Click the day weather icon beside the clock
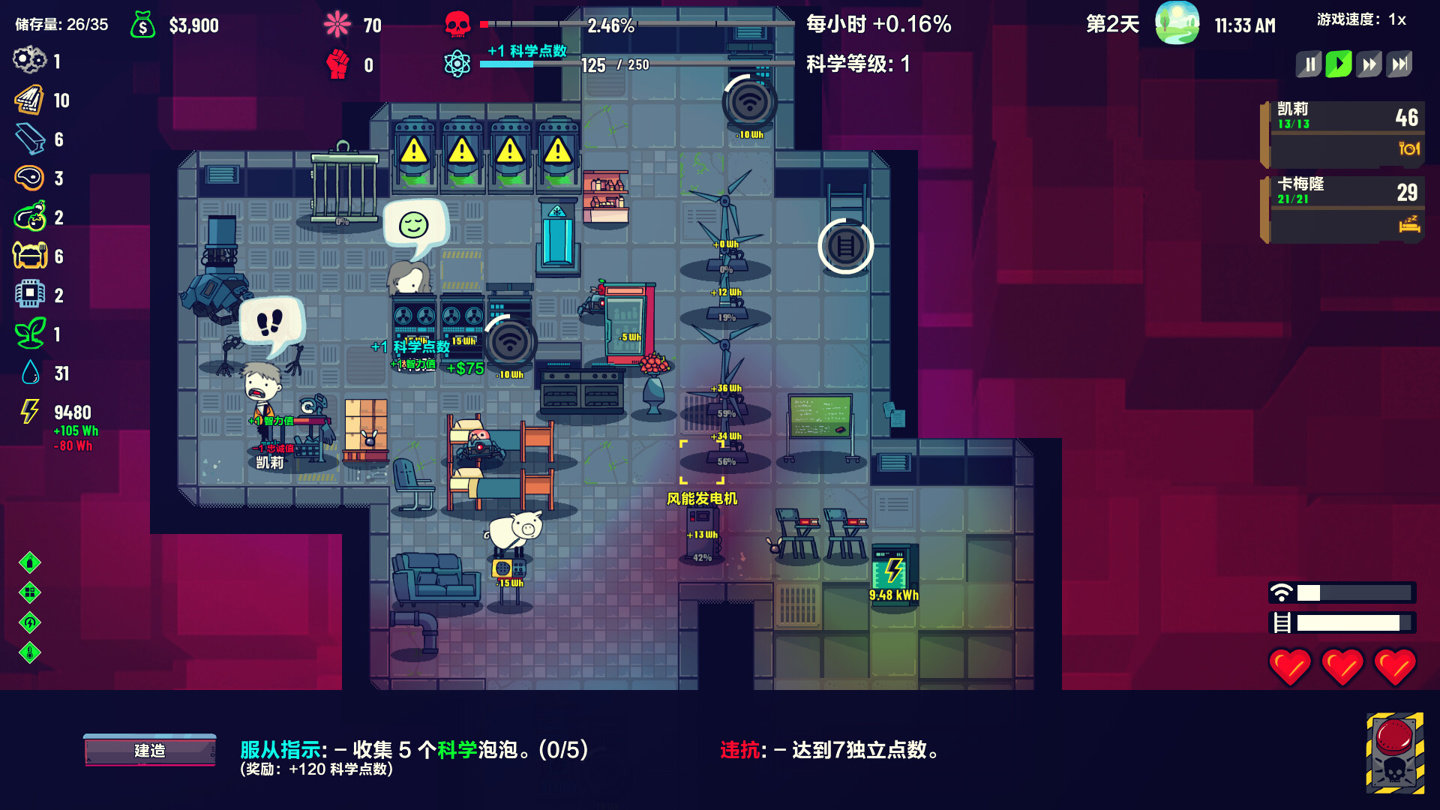Screen dimensions: 1440x810 pos(1177,24)
